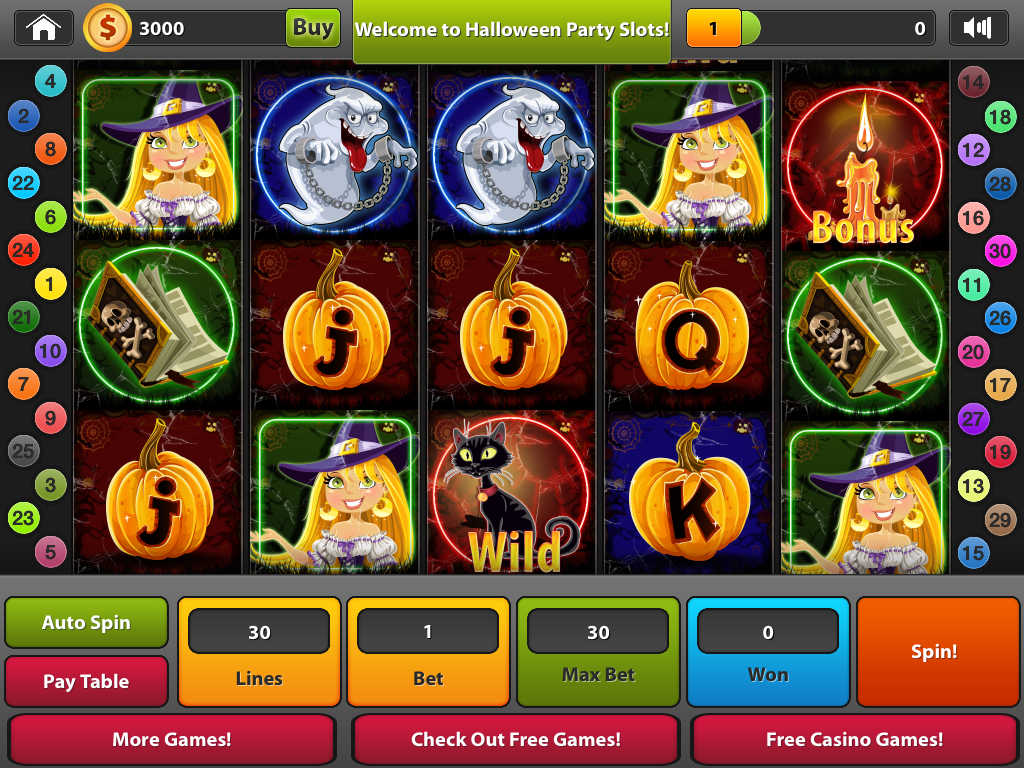
Task: Toggle the sound speaker icon
Action: (x=977, y=28)
